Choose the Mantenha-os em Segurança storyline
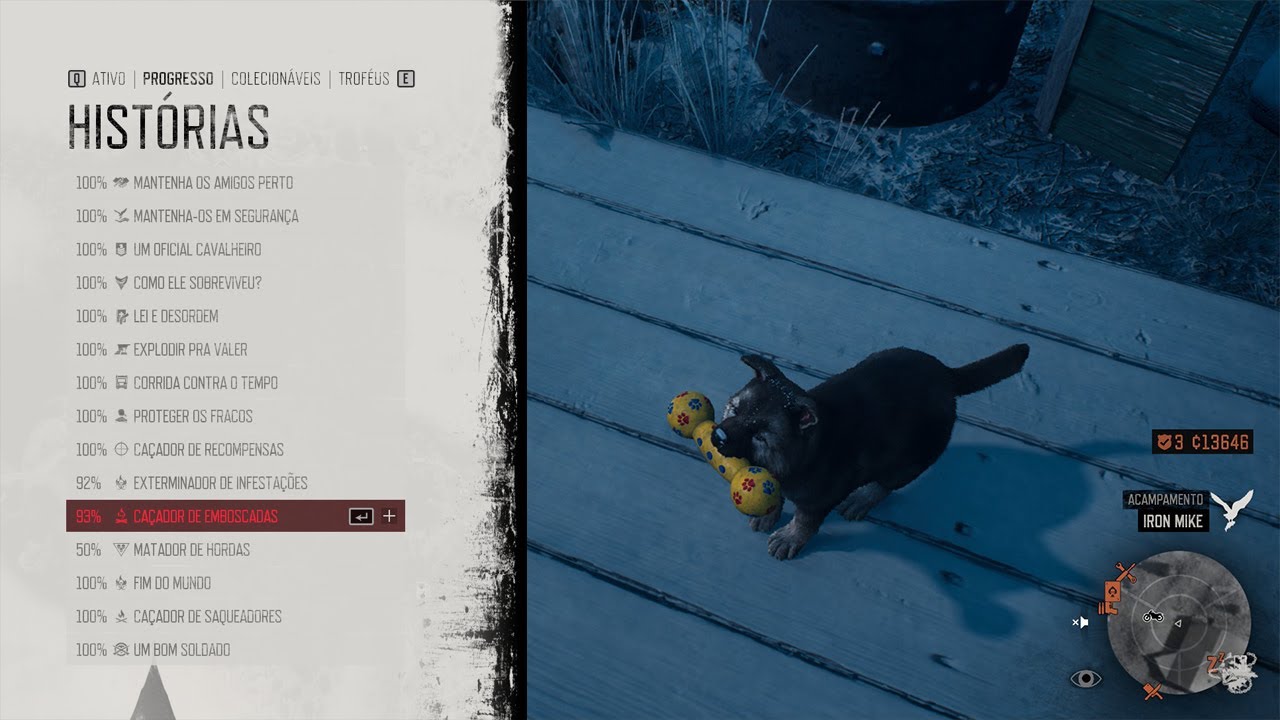 coord(215,216)
